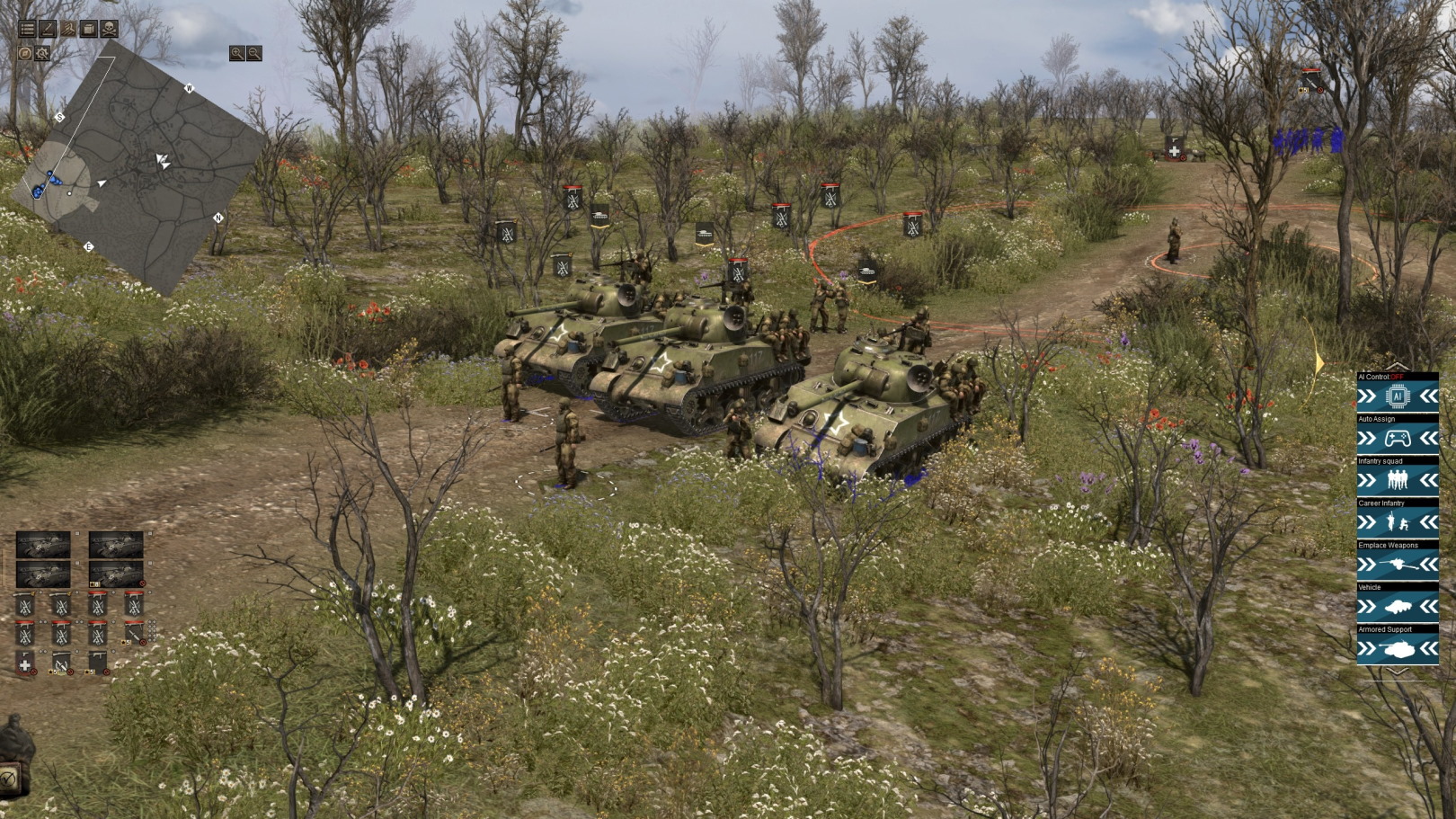The height and width of the screenshot is (819, 1456).
Task: Select the Infantry squad category
Action: pyautogui.click(x=1397, y=481)
